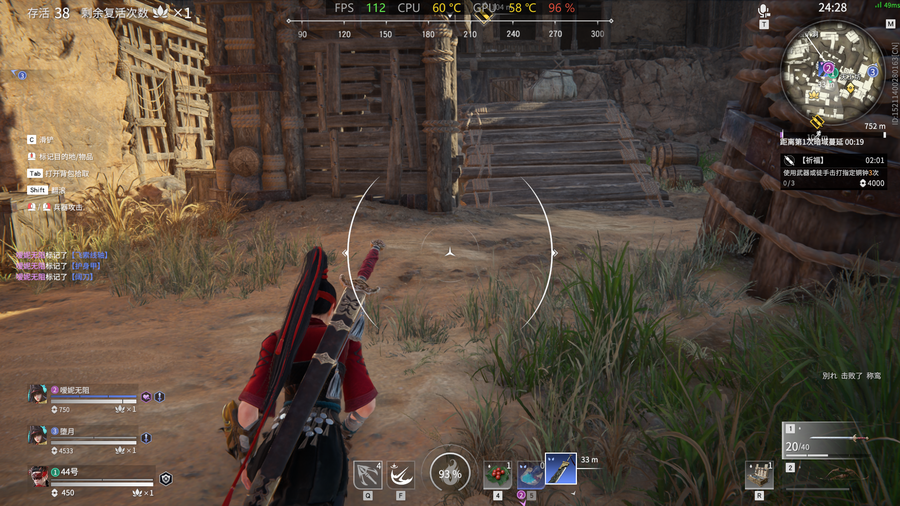The width and height of the screenshot is (900, 506).
Task: Click the purple number 2 minimap marker
Action: pyautogui.click(x=828, y=68)
